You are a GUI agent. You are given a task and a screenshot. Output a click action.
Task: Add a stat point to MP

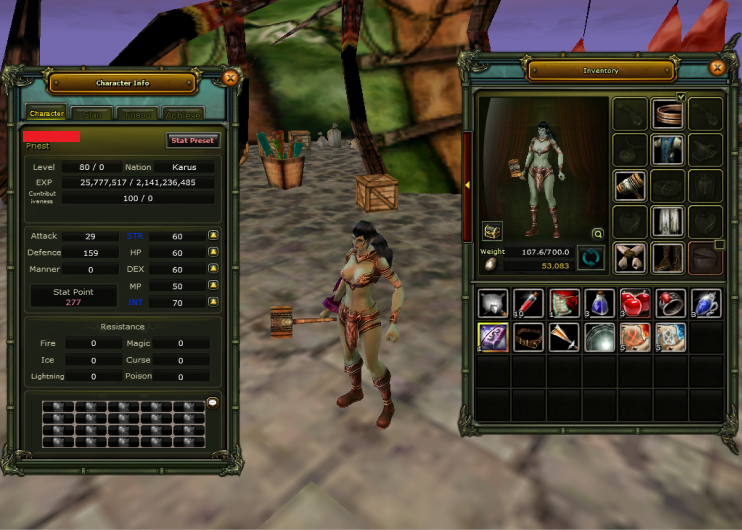pyautogui.click(x=213, y=286)
